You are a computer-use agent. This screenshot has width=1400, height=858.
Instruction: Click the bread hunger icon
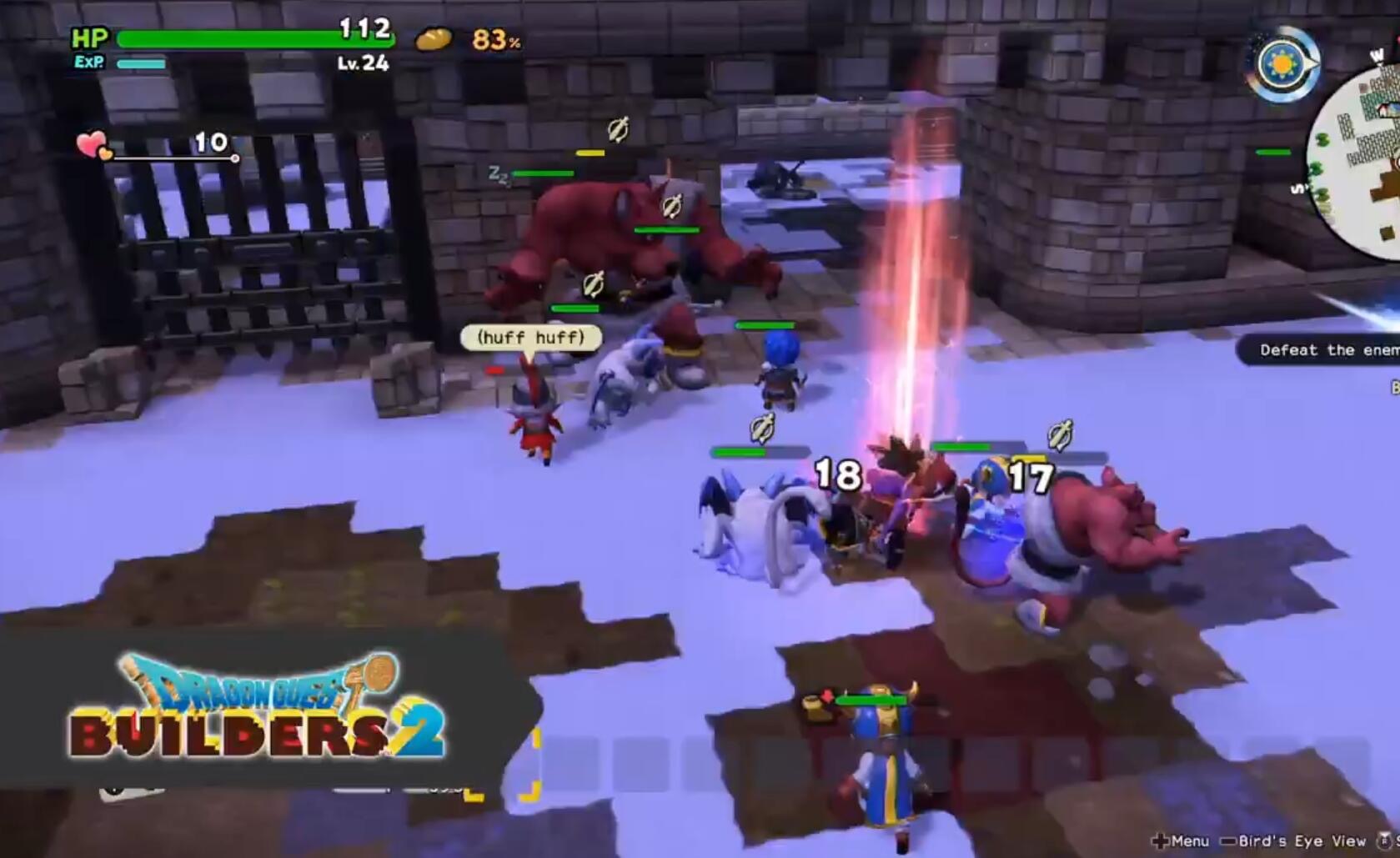tap(434, 39)
